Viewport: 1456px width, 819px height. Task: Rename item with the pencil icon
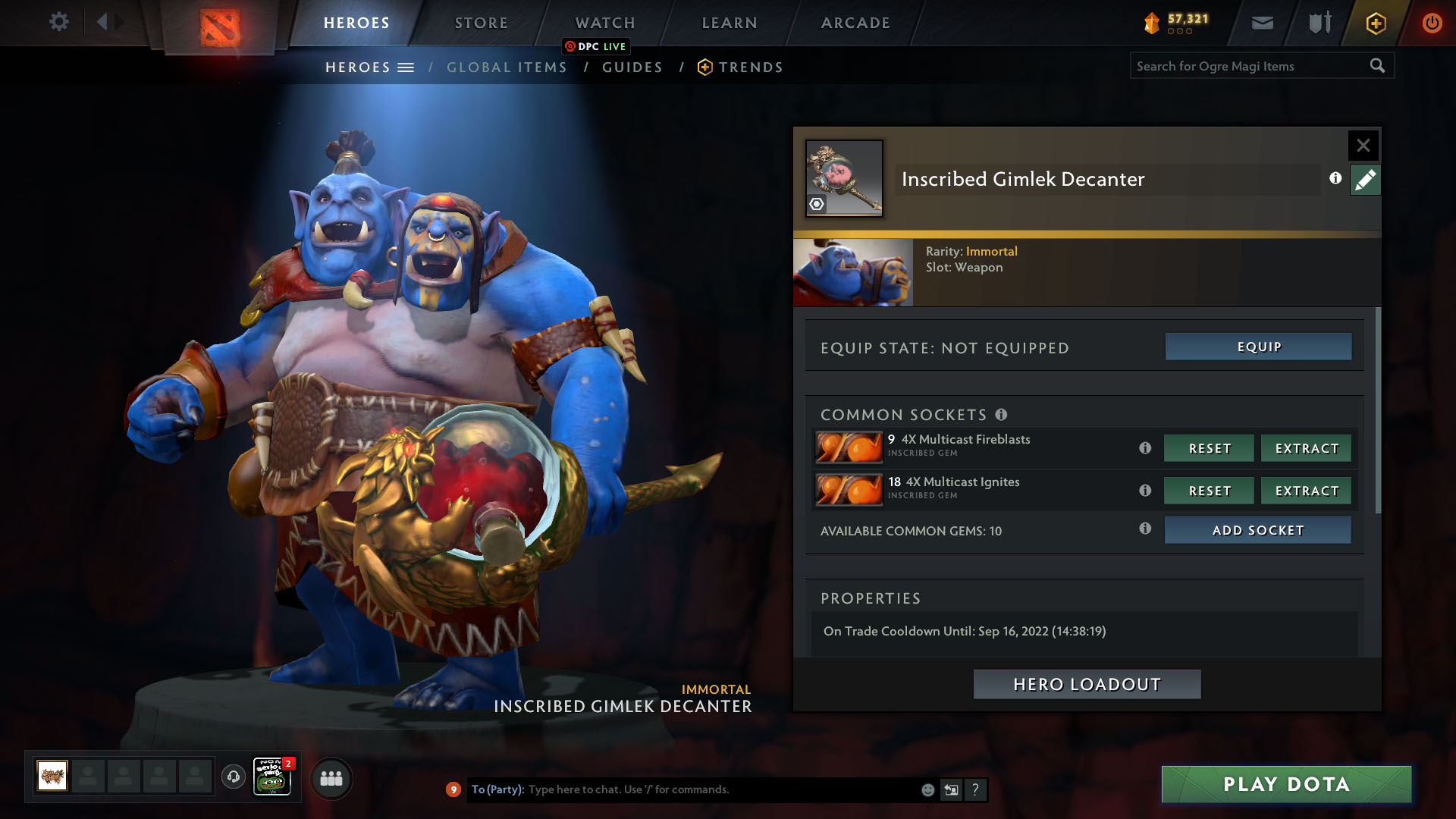click(1365, 180)
